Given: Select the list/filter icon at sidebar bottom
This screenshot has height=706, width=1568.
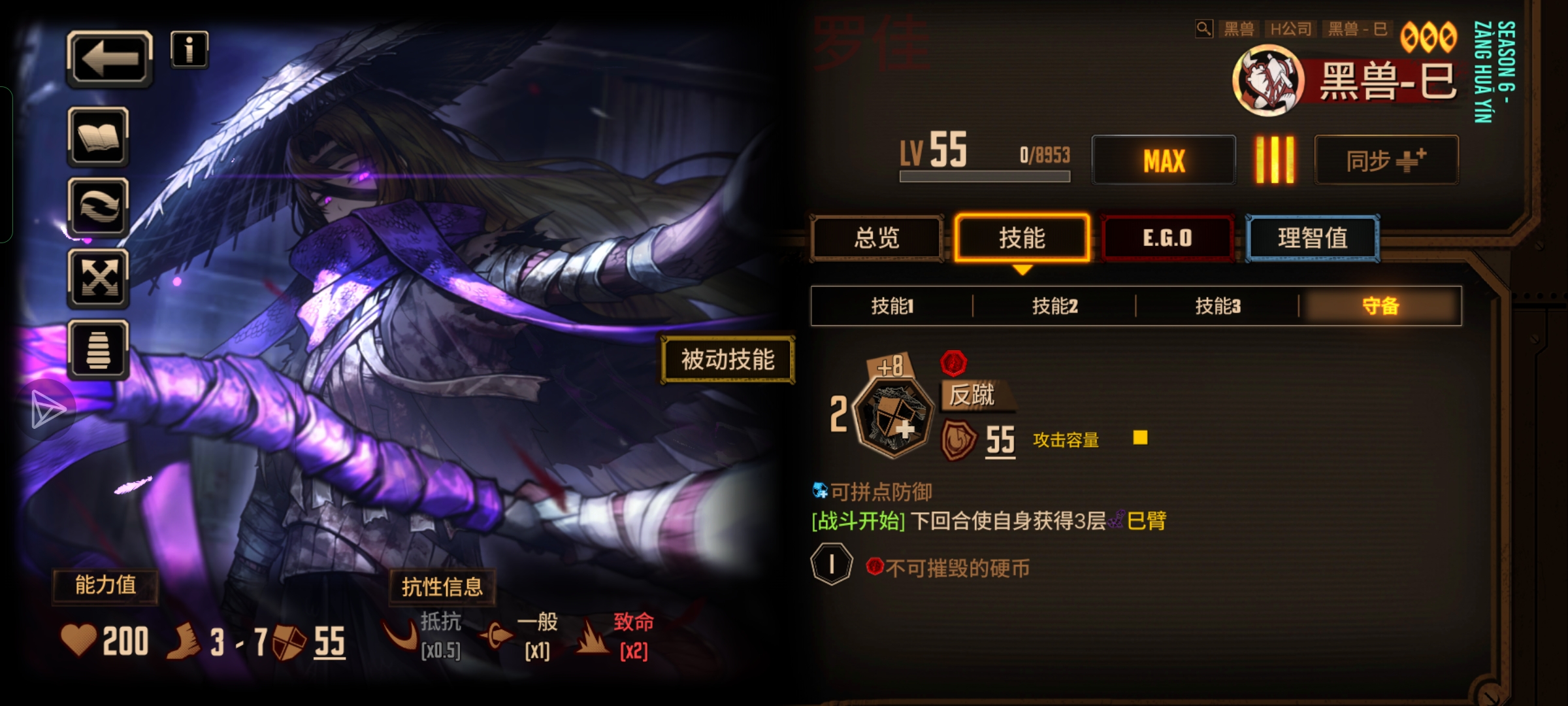Looking at the screenshot, I should [97, 350].
